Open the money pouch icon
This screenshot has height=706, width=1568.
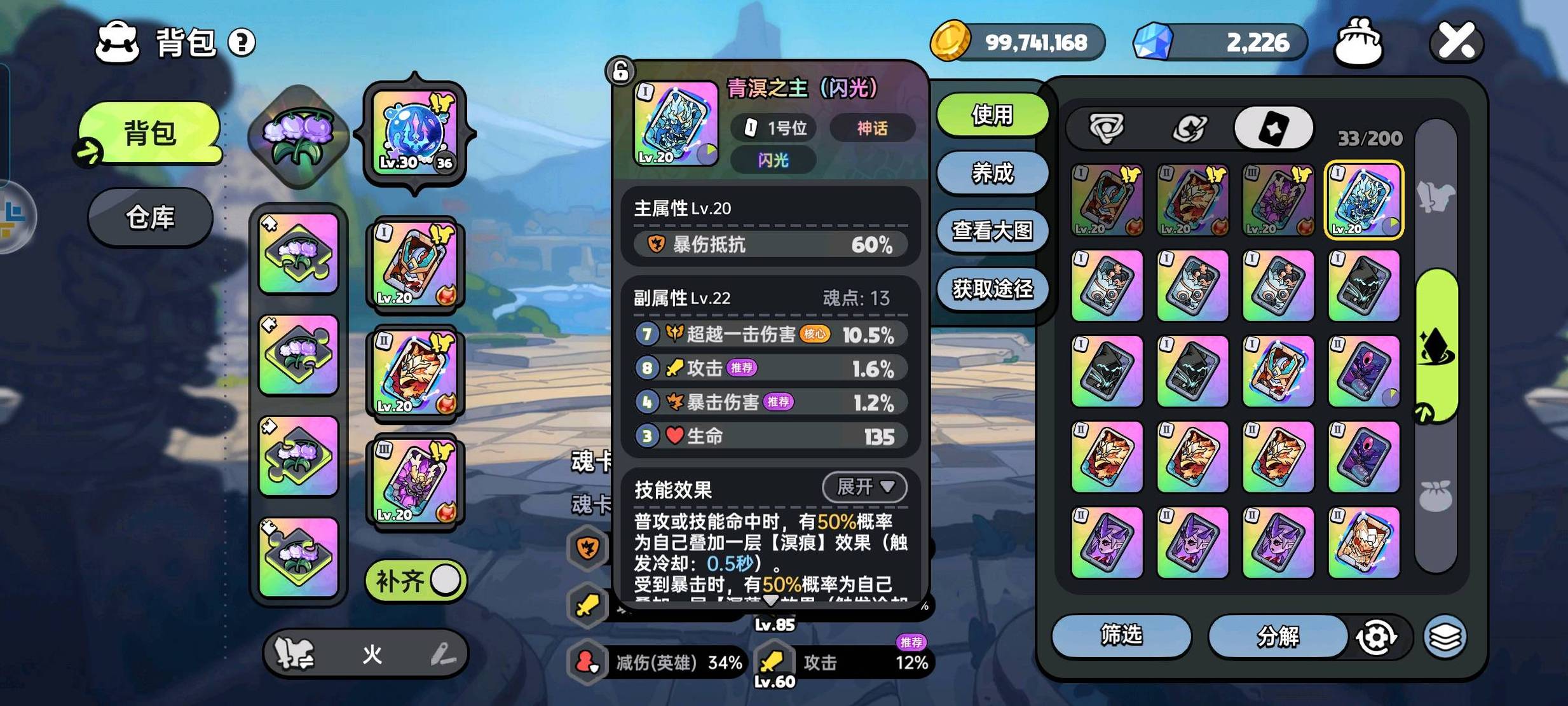coord(1358,43)
